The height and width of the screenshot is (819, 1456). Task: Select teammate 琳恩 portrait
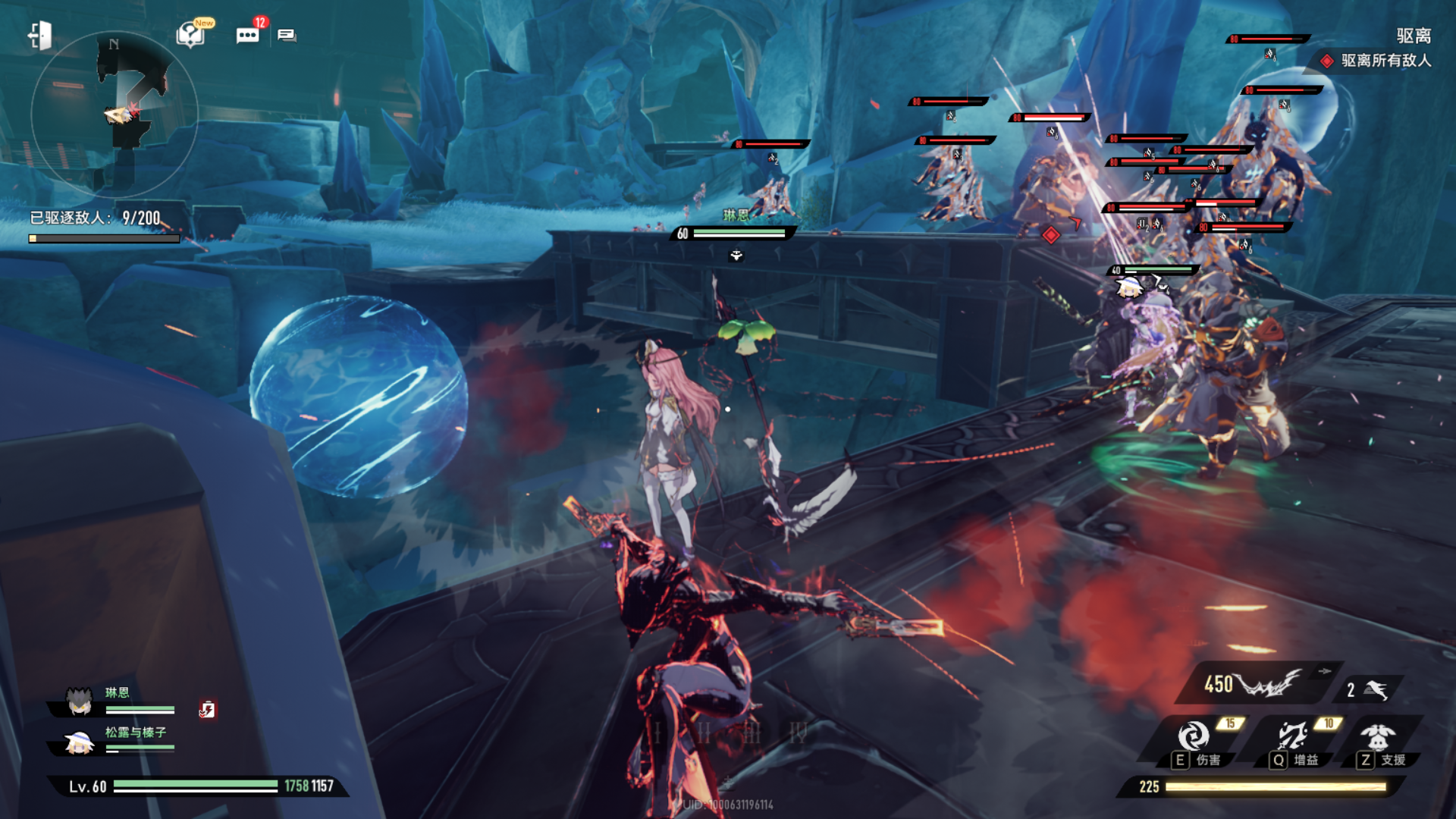(79, 701)
